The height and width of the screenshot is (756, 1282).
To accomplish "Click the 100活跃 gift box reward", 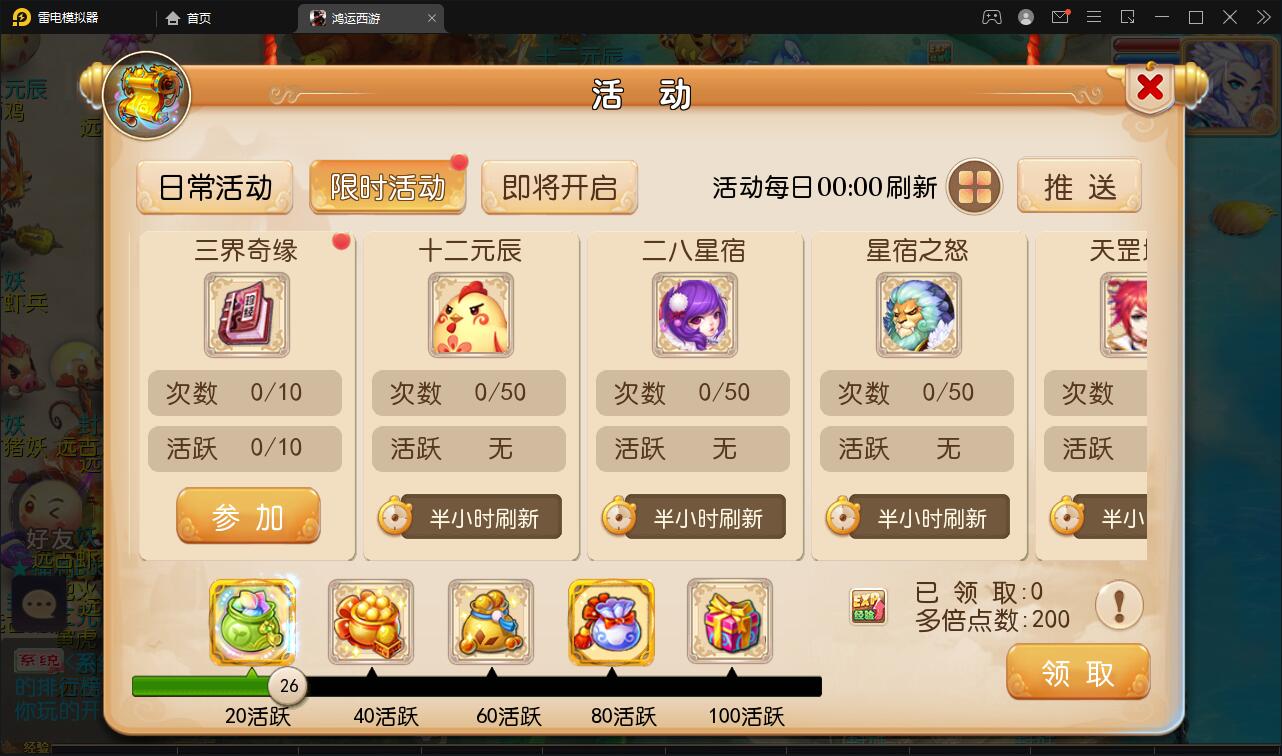I will 731,622.
